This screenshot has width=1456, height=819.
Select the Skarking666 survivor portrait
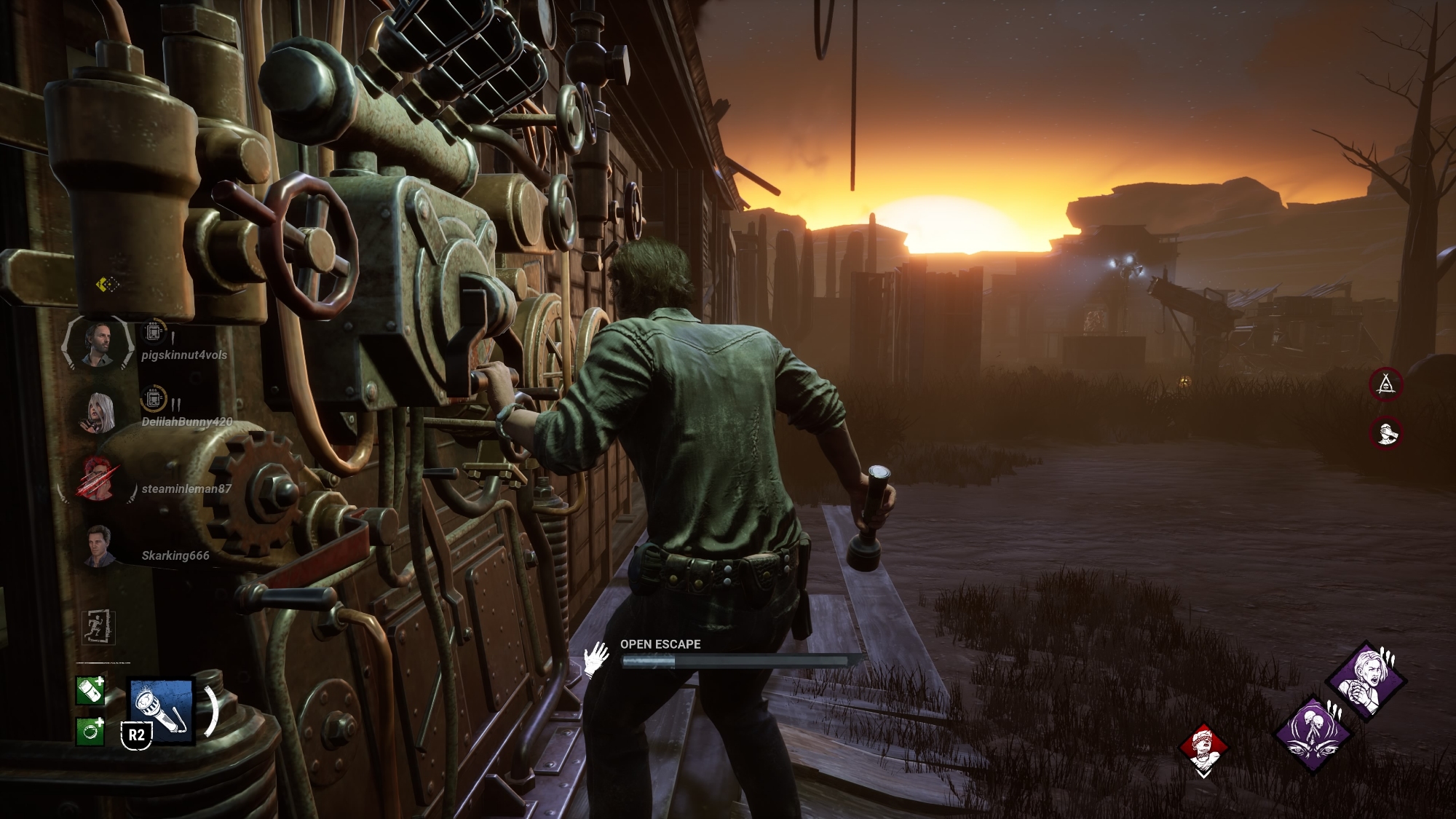point(98,546)
